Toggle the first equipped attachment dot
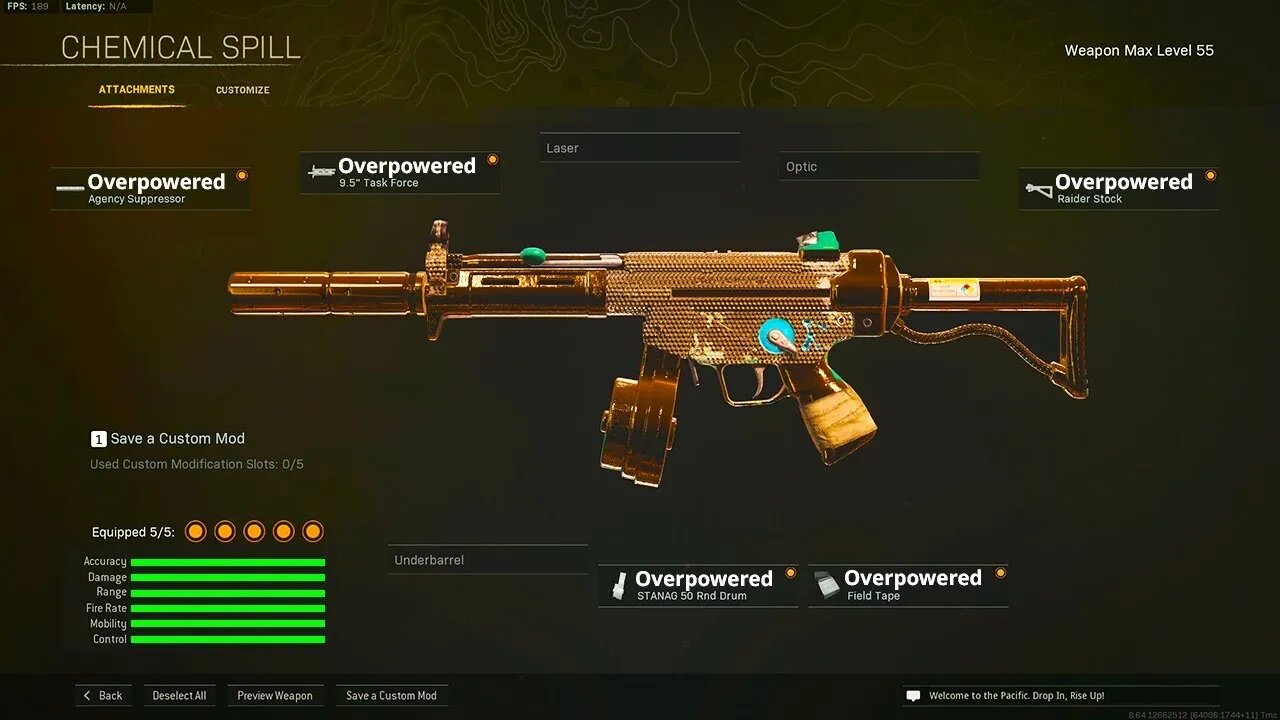 (x=195, y=531)
